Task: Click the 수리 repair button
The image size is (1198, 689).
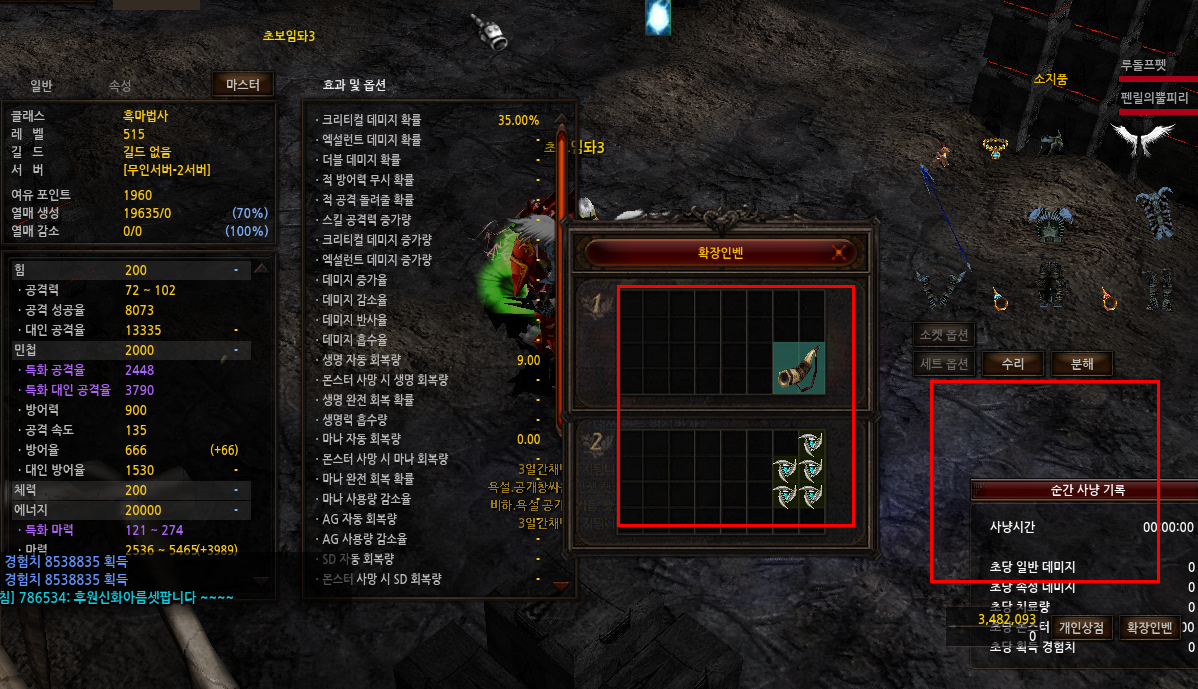Action: (x=1013, y=364)
